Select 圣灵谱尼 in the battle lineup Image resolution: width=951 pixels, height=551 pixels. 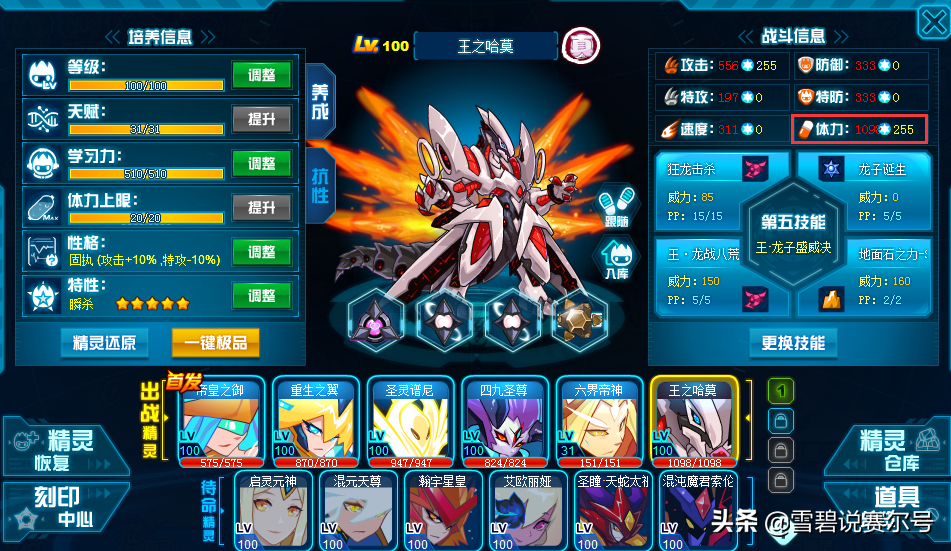click(x=406, y=424)
